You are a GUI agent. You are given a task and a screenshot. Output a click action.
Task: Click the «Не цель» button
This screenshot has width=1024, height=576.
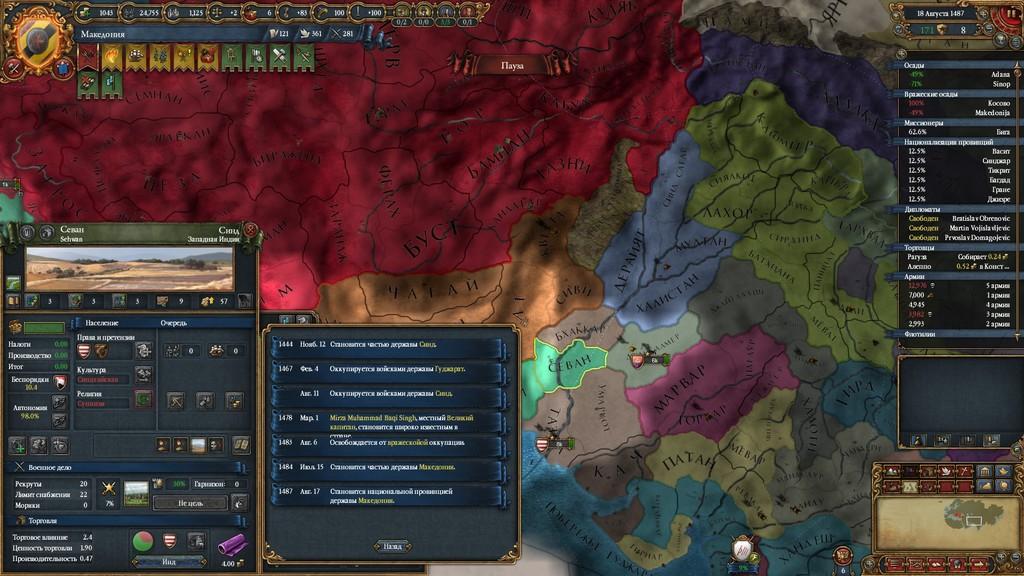(x=190, y=503)
